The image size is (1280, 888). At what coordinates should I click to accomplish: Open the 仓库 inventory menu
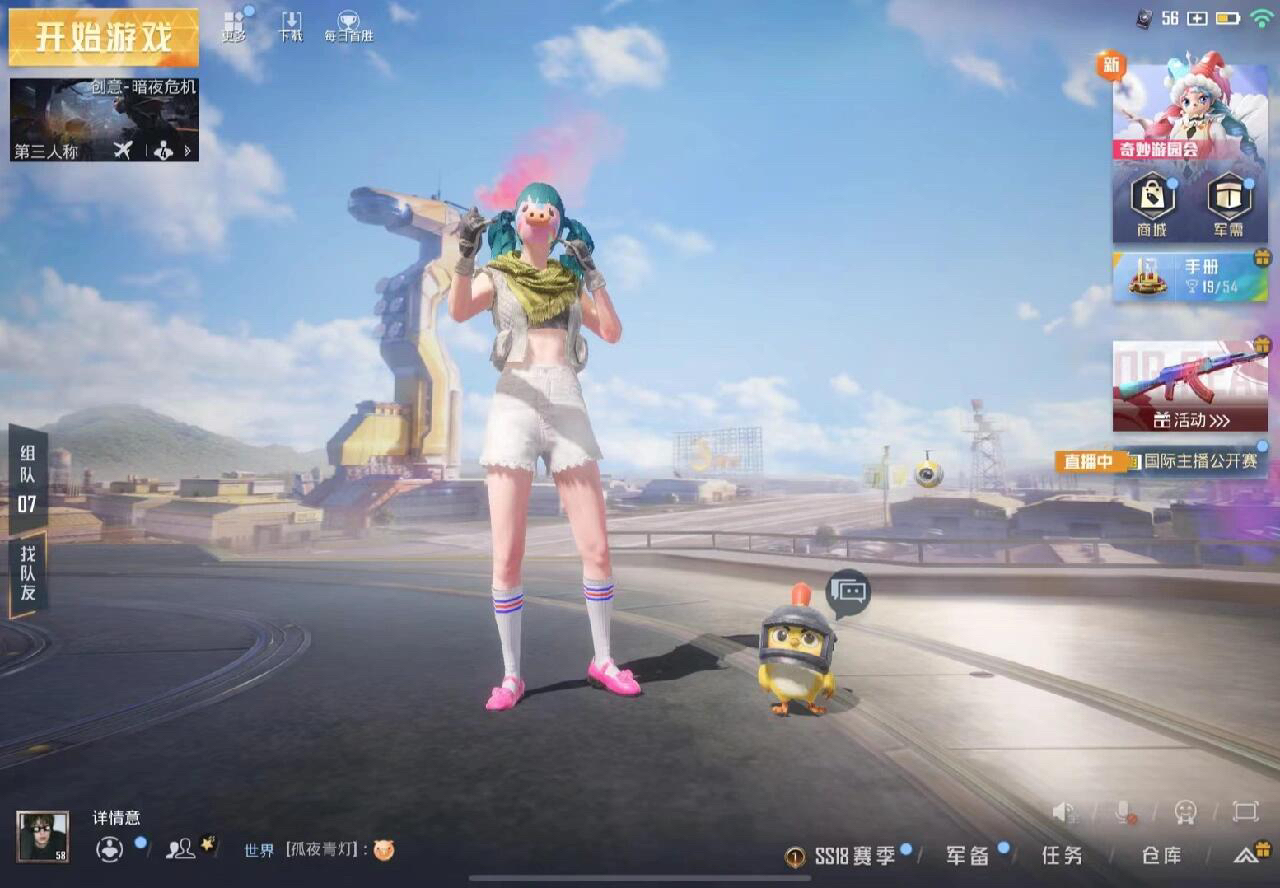pyautogui.click(x=1161, y=856)
